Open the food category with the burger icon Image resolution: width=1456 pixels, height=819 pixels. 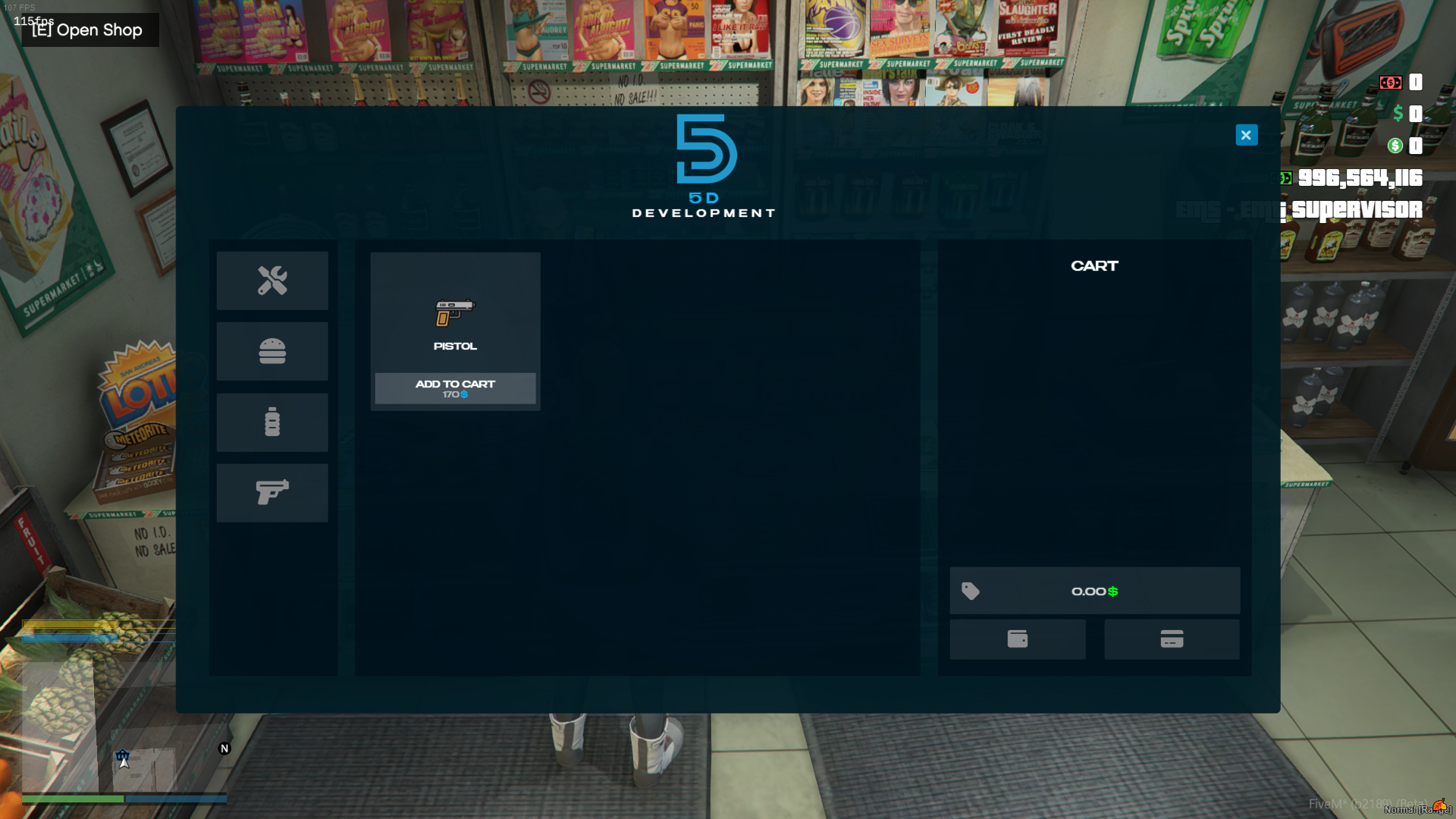[271, 351]
